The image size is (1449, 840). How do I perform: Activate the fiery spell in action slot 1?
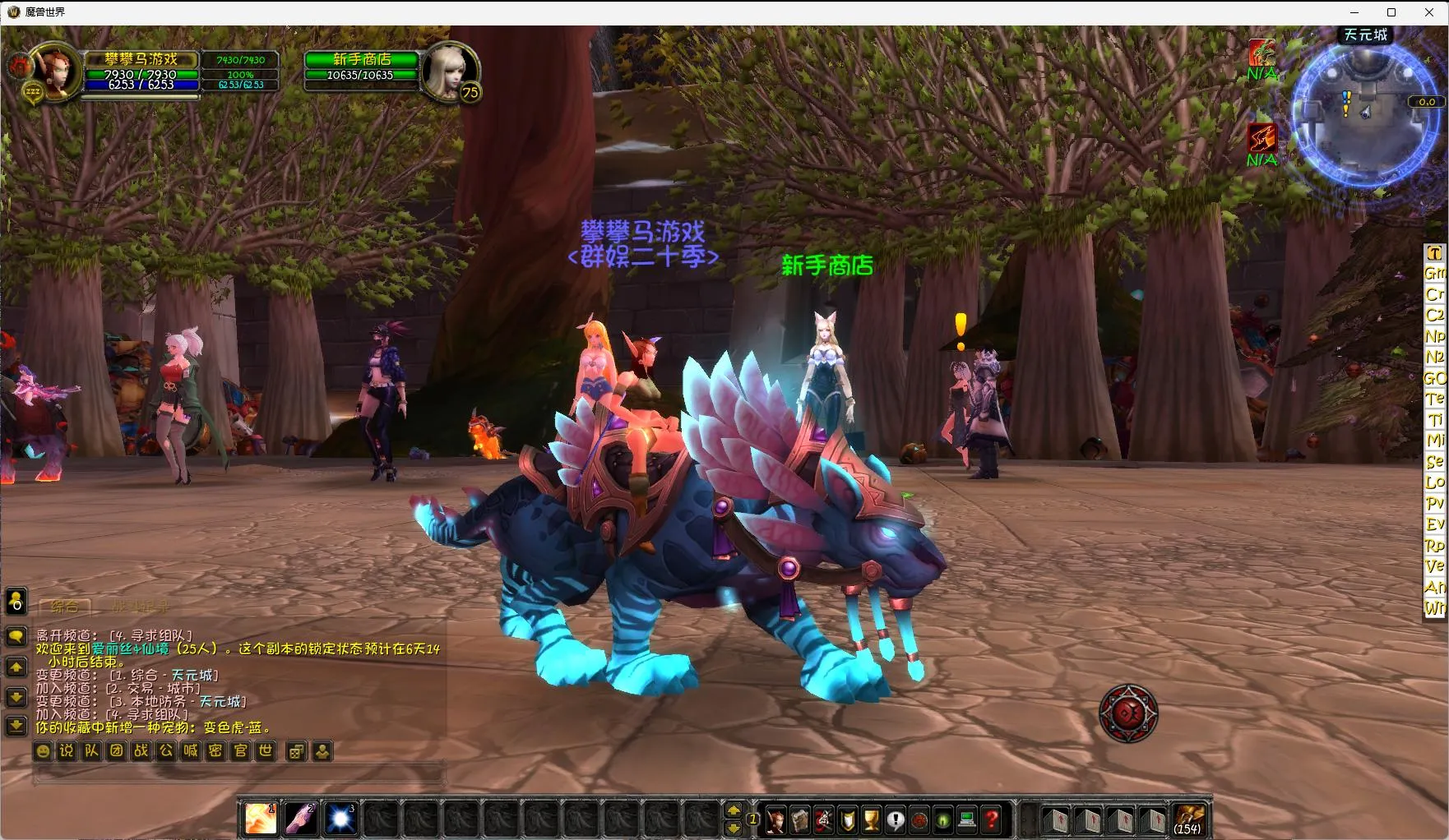tap(261, 819)
